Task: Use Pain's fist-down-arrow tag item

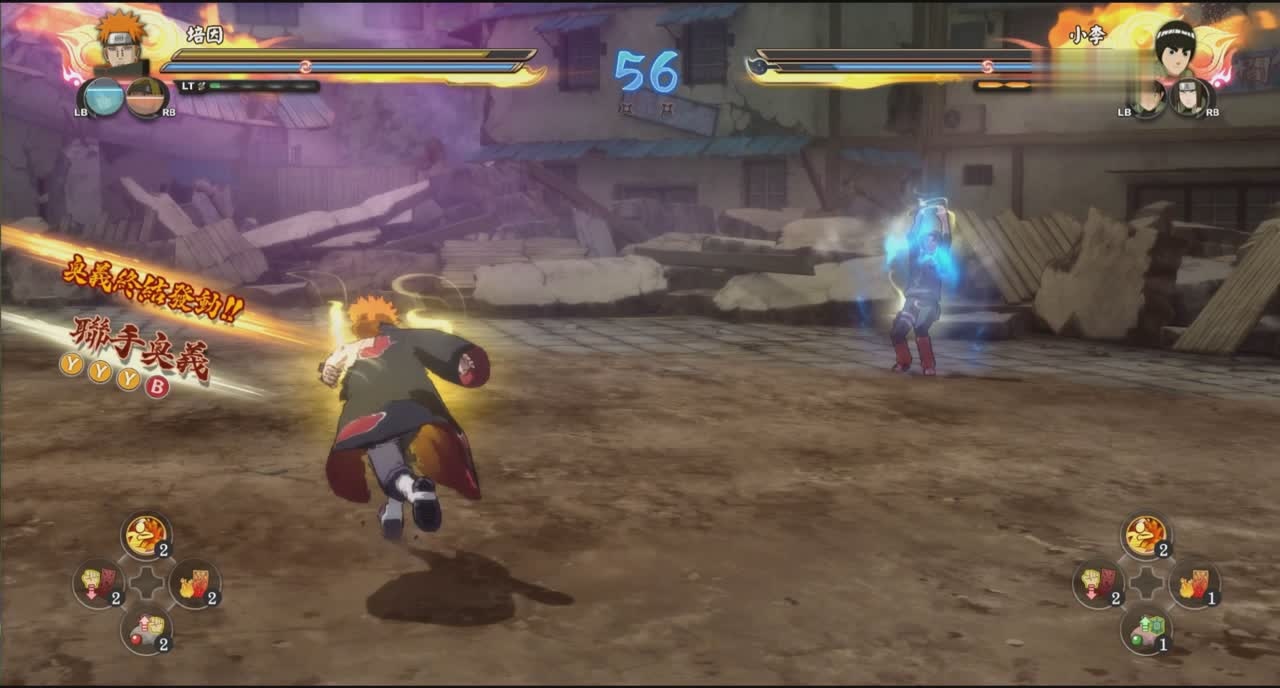Action: tap(98, 583)
